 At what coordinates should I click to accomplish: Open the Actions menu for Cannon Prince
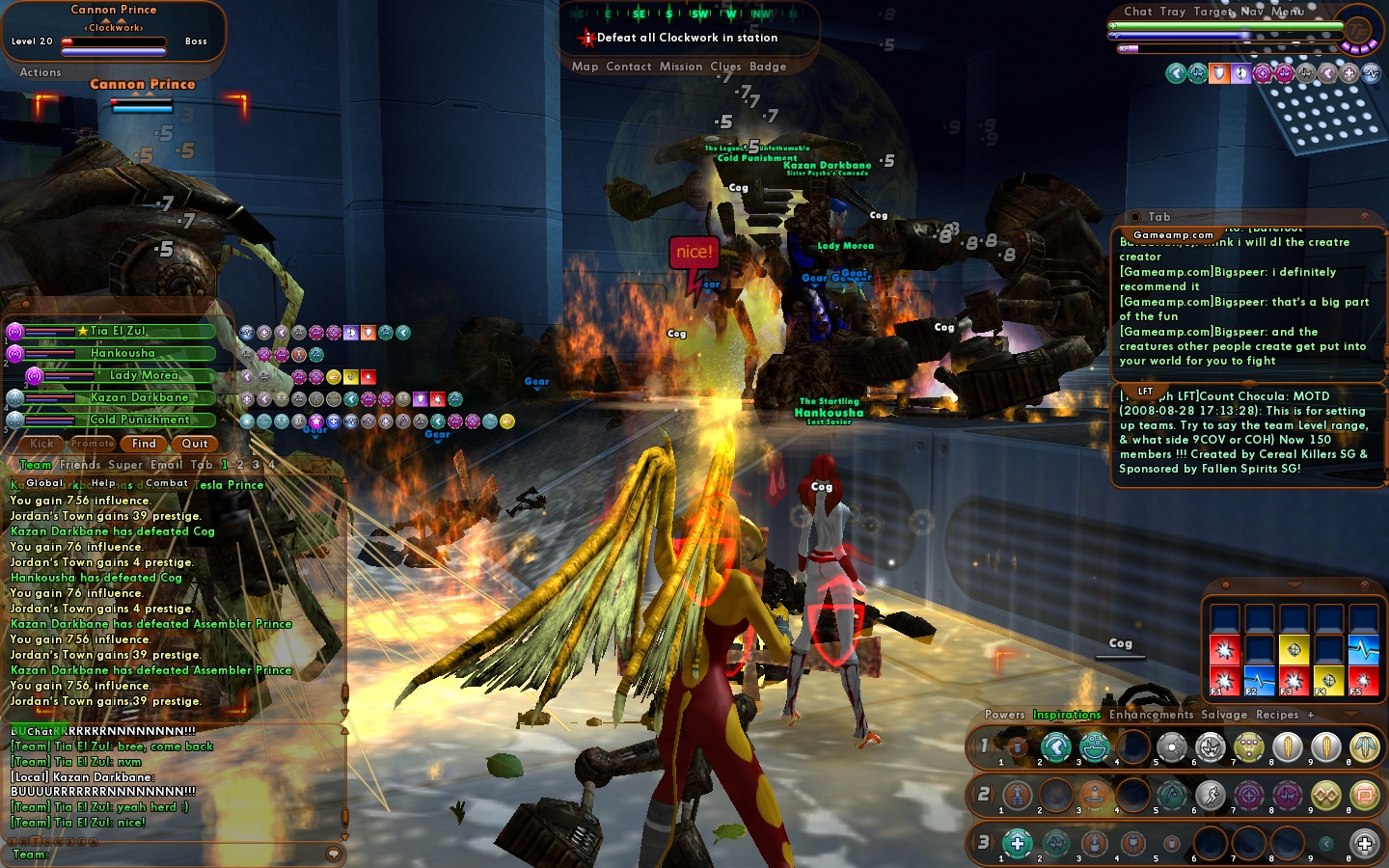click(41, 72)
